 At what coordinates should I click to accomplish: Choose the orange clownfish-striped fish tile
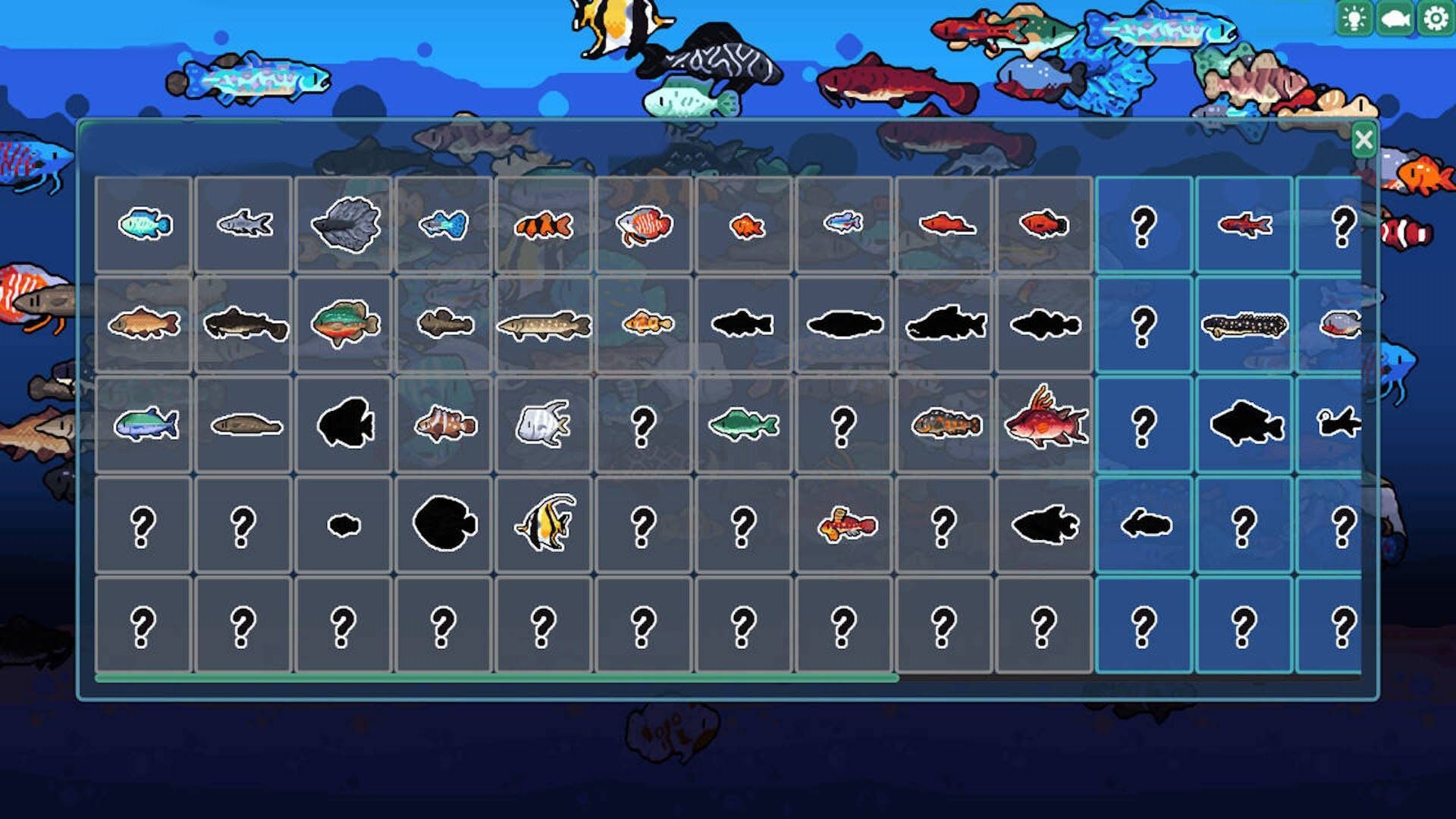tap(543, 224)
